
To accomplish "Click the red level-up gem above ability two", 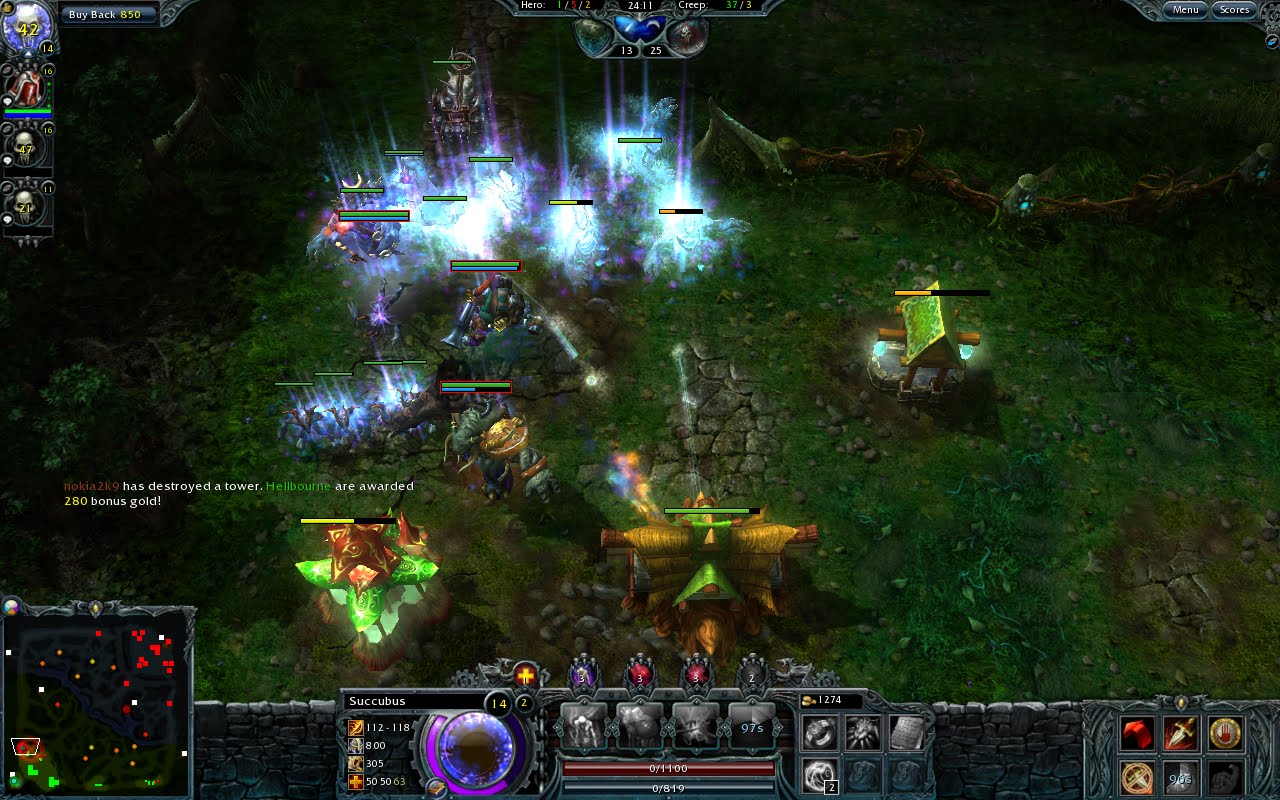I will tap(638, 678).
